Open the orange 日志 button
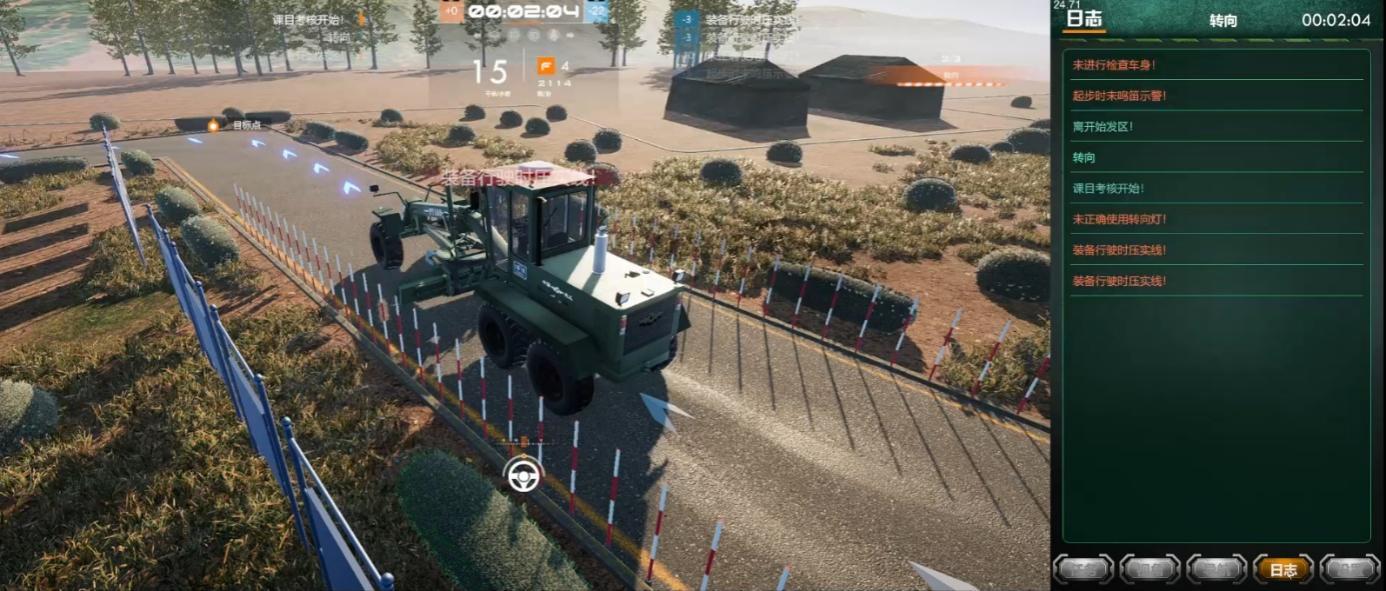Image resolution: width=1386 pixels, height=591 pixels. coord(1283,569)
